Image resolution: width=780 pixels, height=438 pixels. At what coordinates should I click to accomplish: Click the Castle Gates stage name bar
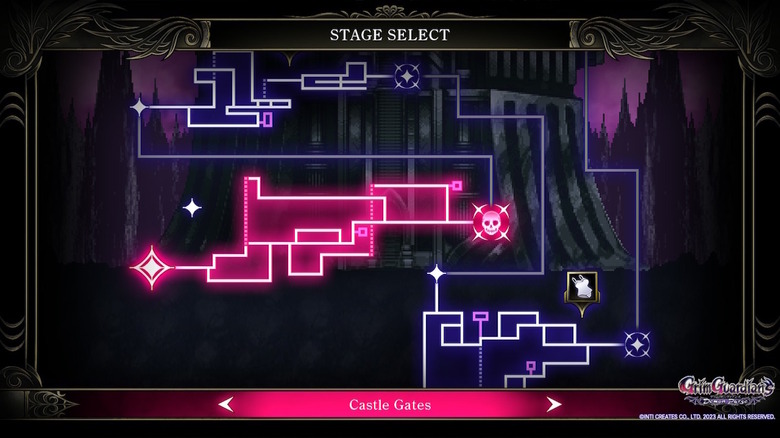pos(389,404)
